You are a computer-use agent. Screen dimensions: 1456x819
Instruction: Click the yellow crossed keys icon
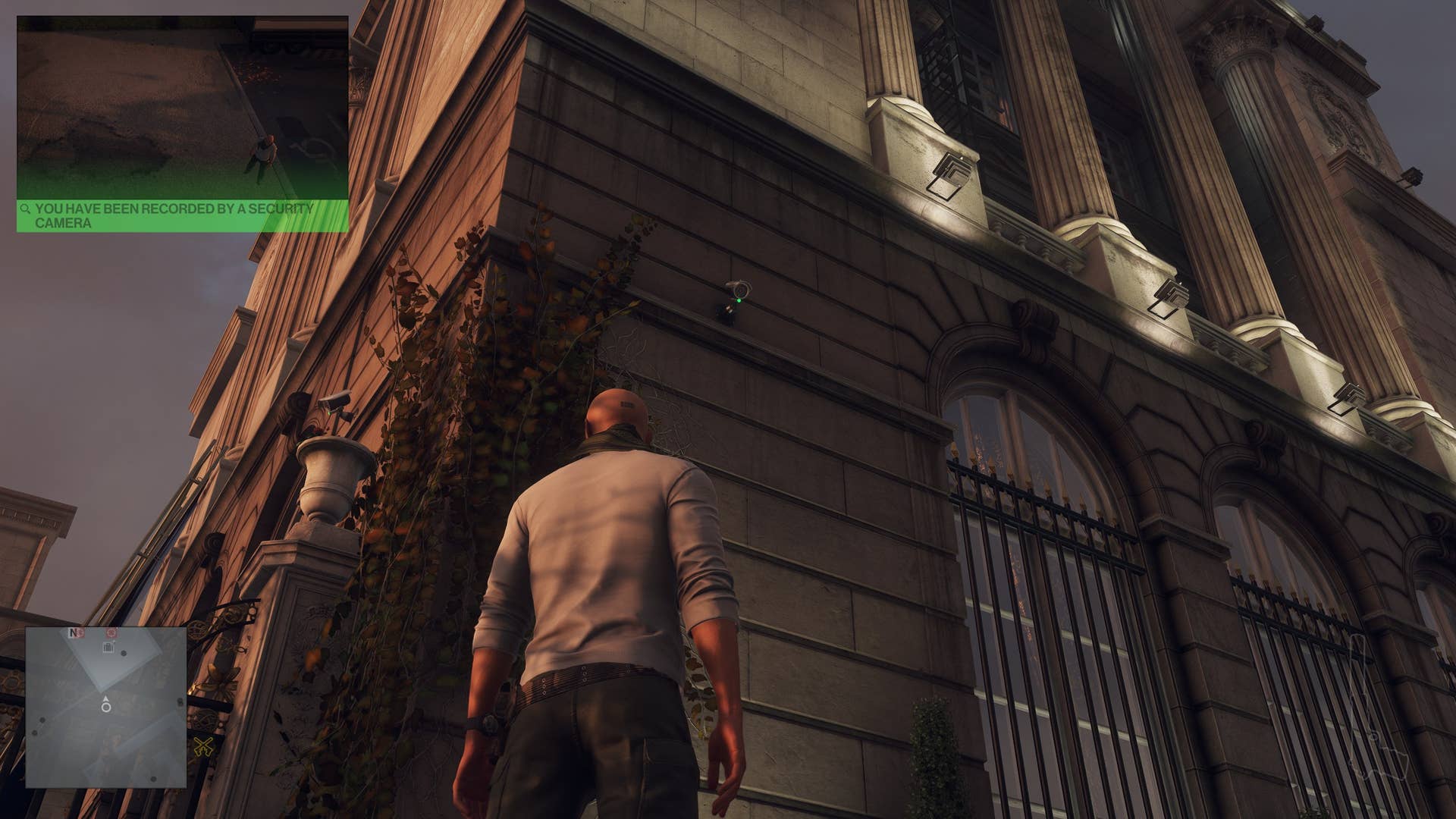pyautogui.click(x=202, y=746)
